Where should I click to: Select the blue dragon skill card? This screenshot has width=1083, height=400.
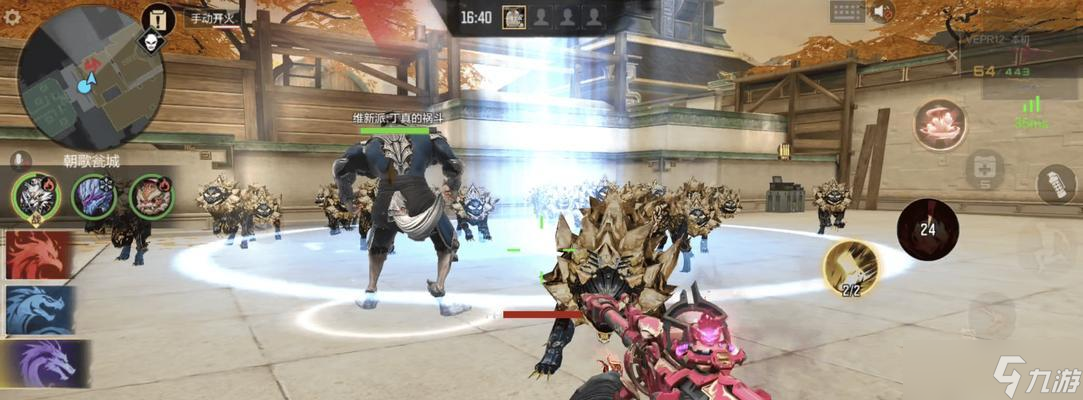[40, 310]
